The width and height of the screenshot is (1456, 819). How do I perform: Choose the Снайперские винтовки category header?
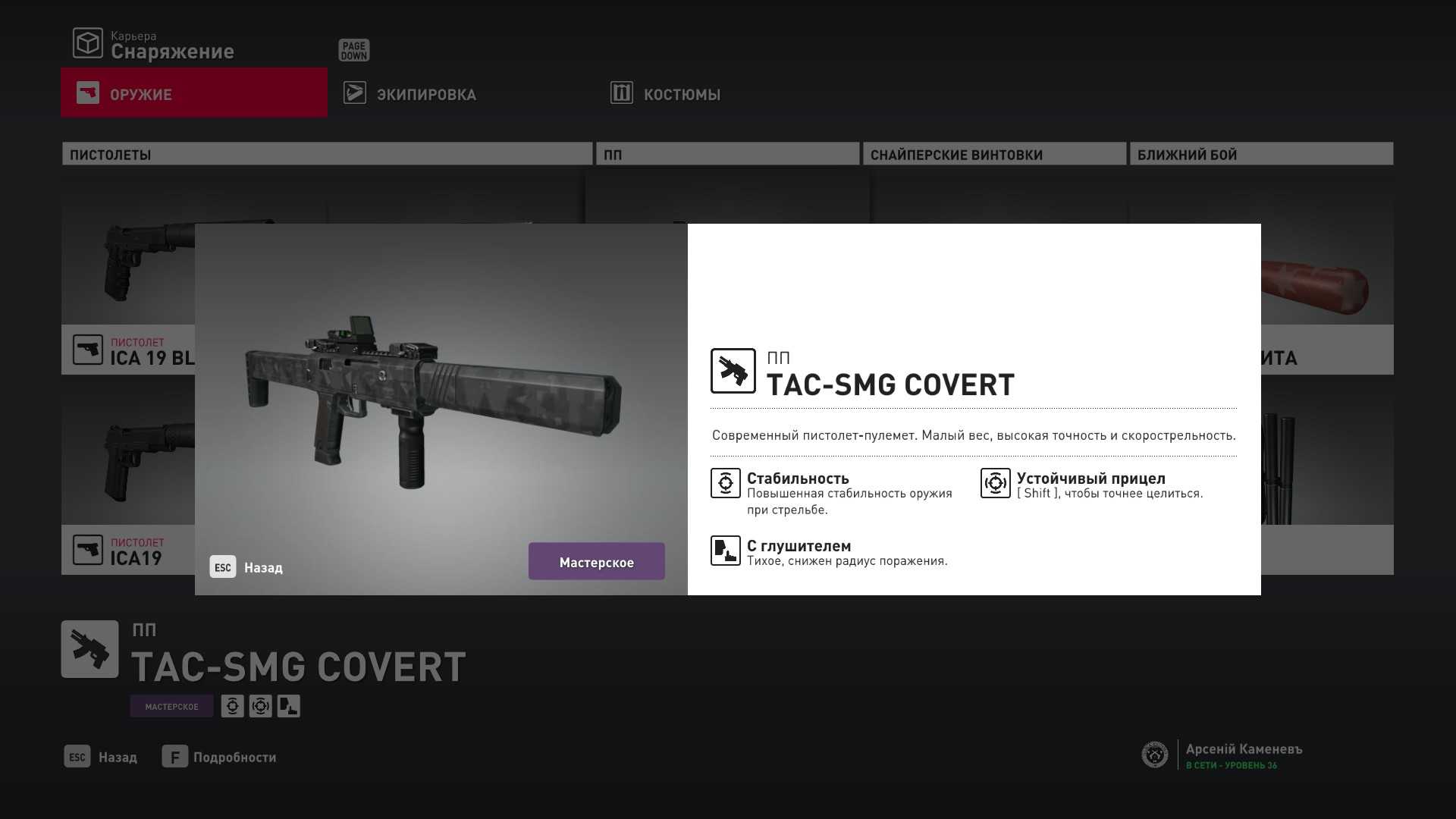pos(994,154)
